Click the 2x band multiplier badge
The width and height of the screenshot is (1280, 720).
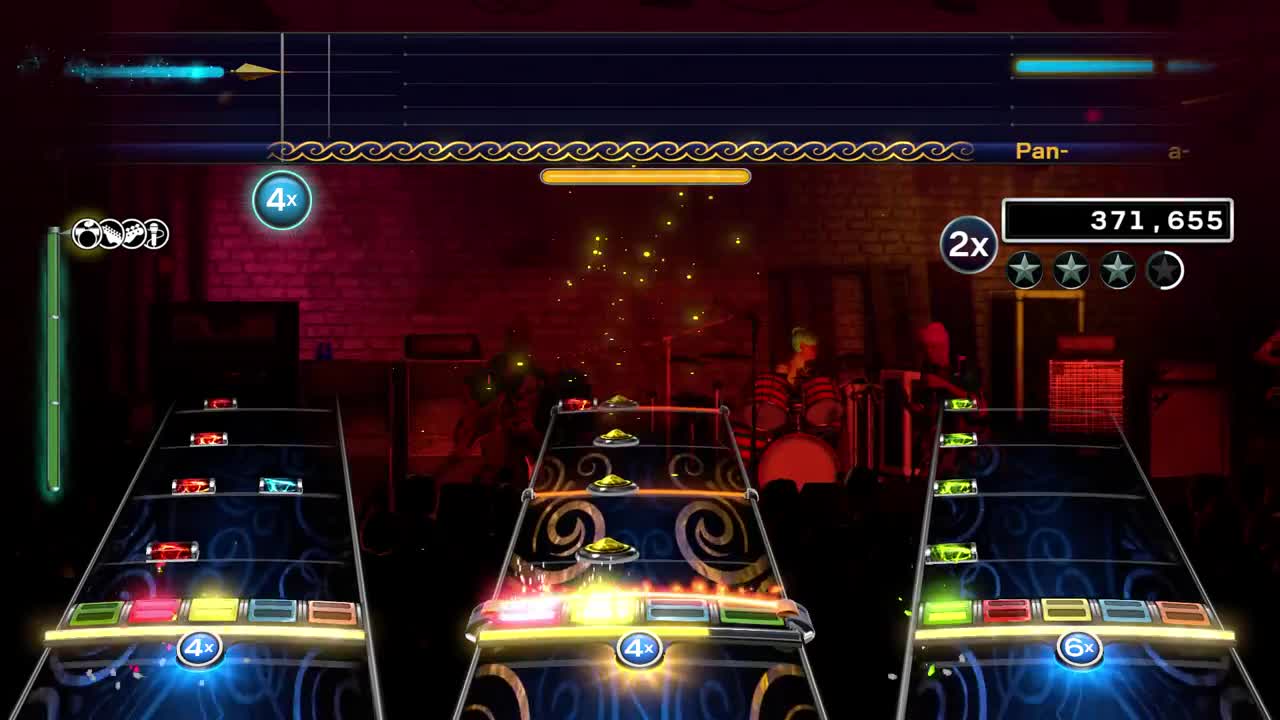pos(966,245)
